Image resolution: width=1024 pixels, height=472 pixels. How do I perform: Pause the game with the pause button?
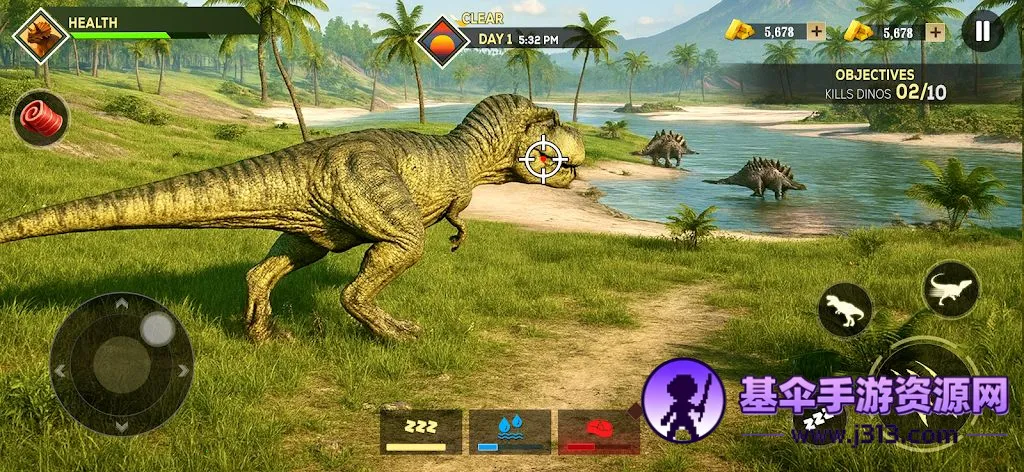click(982, 31)
